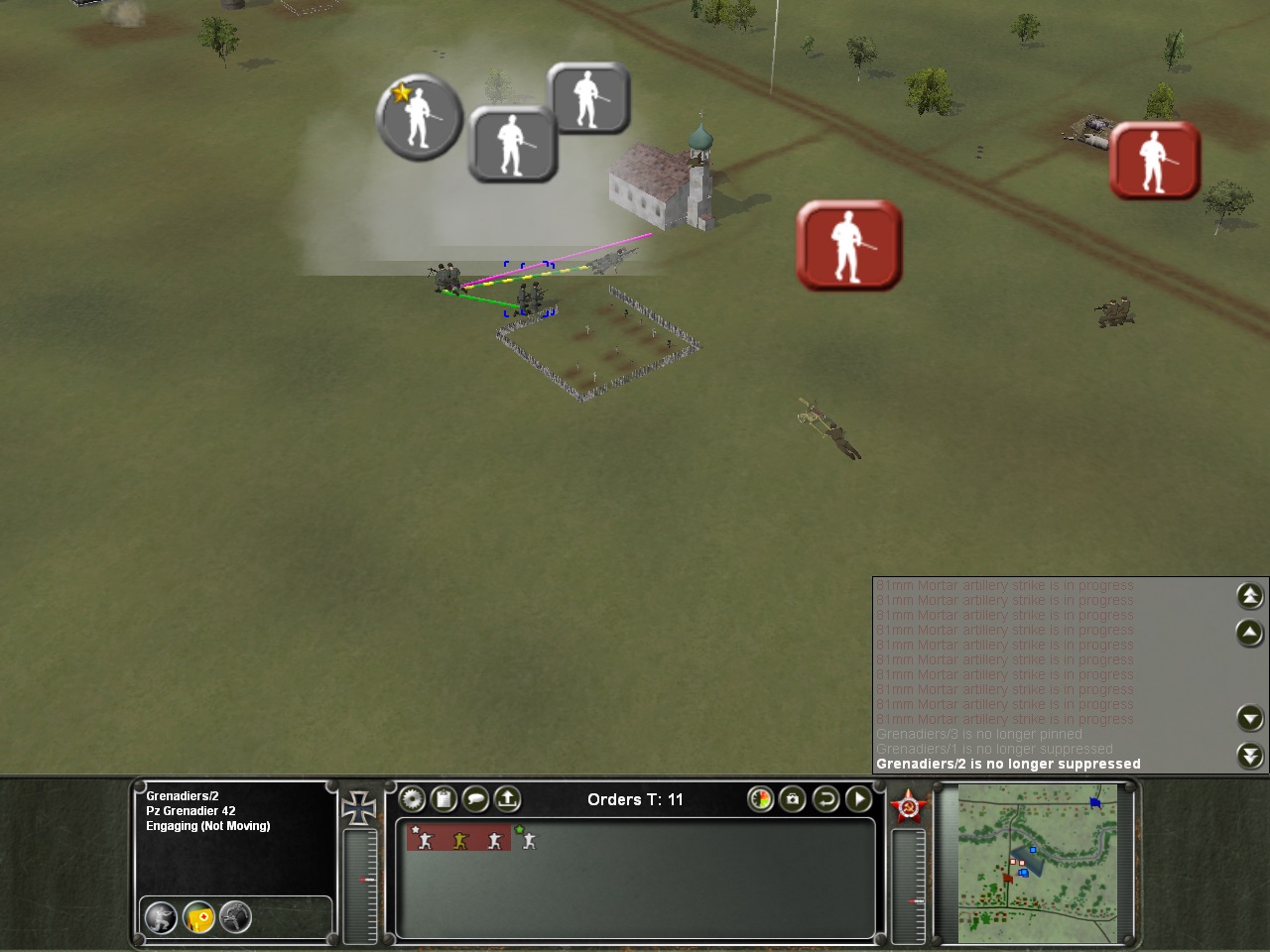Open the speech bubble chat button
Screen dimensions: 1270x952
(475, 799)
